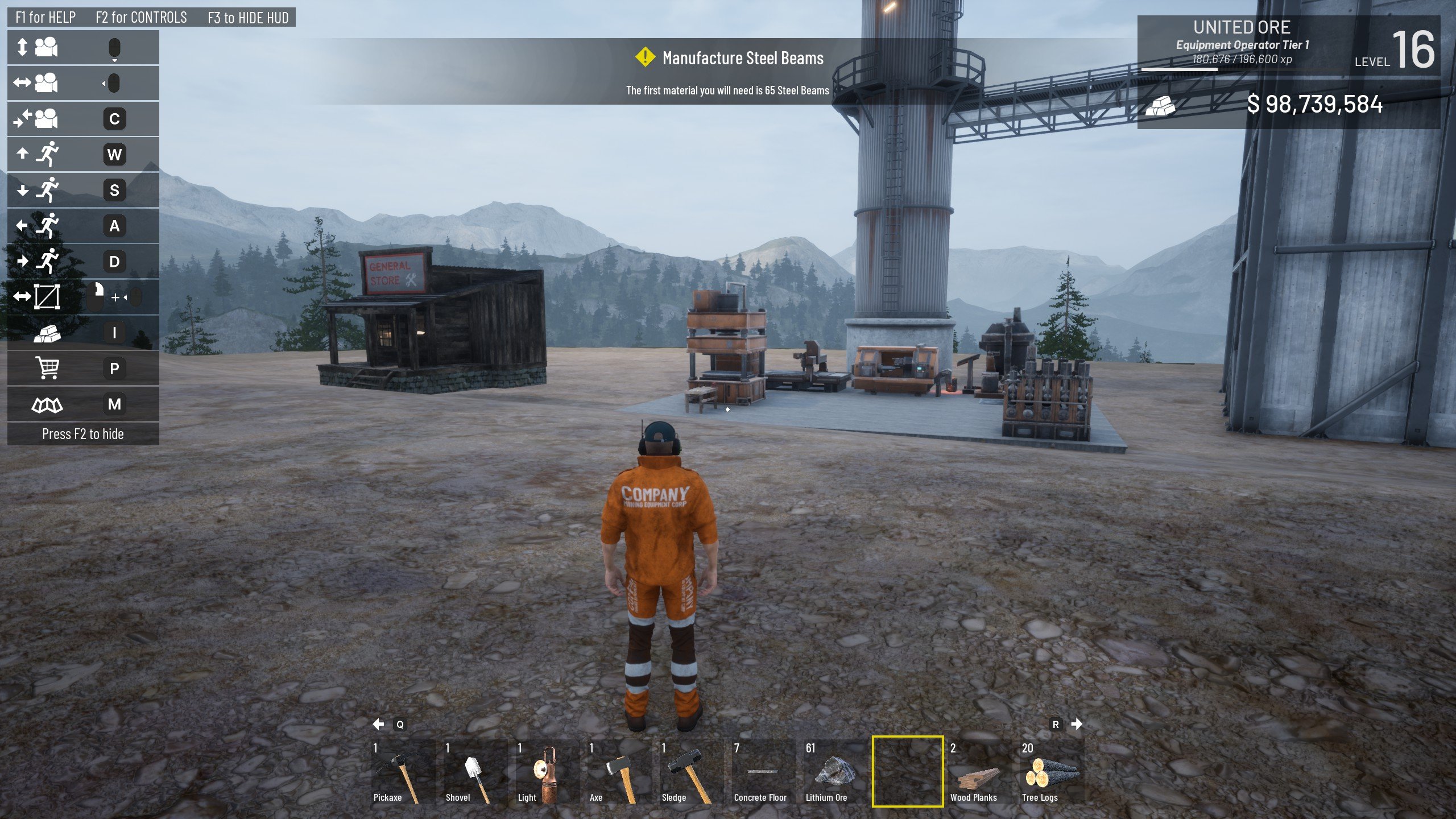Viewport: 1456px width, 819px height.
Task: Open the folded map icon
Action: [47, 404]
